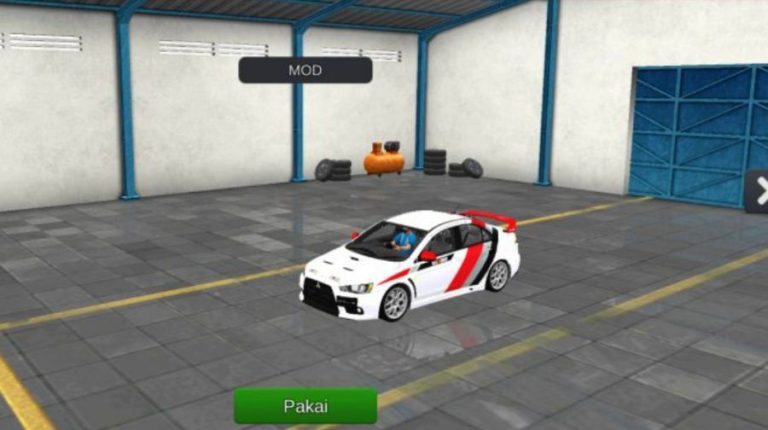This screenshot has height=430, width=768.
Task: Open the MOD button
Action: click(305, 70)
